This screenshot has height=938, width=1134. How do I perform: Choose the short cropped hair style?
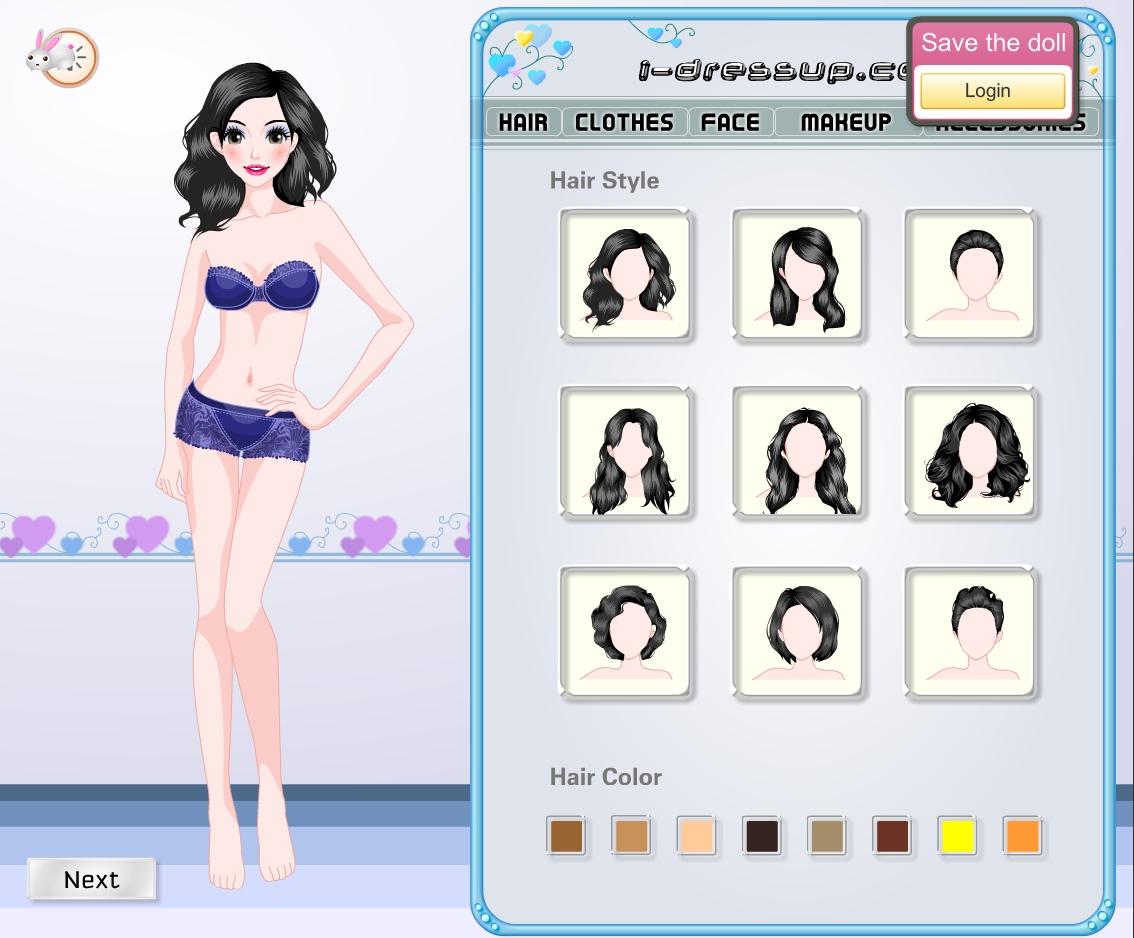click(970, 275)
